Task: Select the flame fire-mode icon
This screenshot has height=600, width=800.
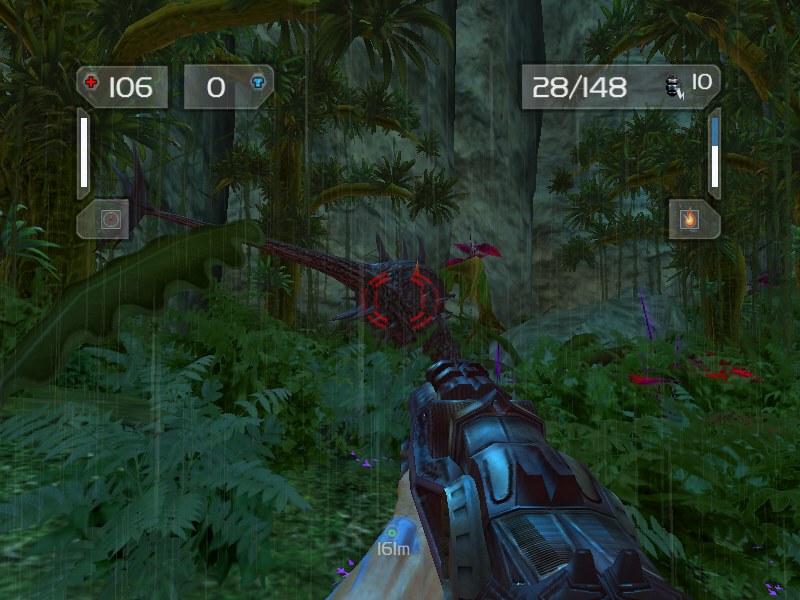Action: 688,218
